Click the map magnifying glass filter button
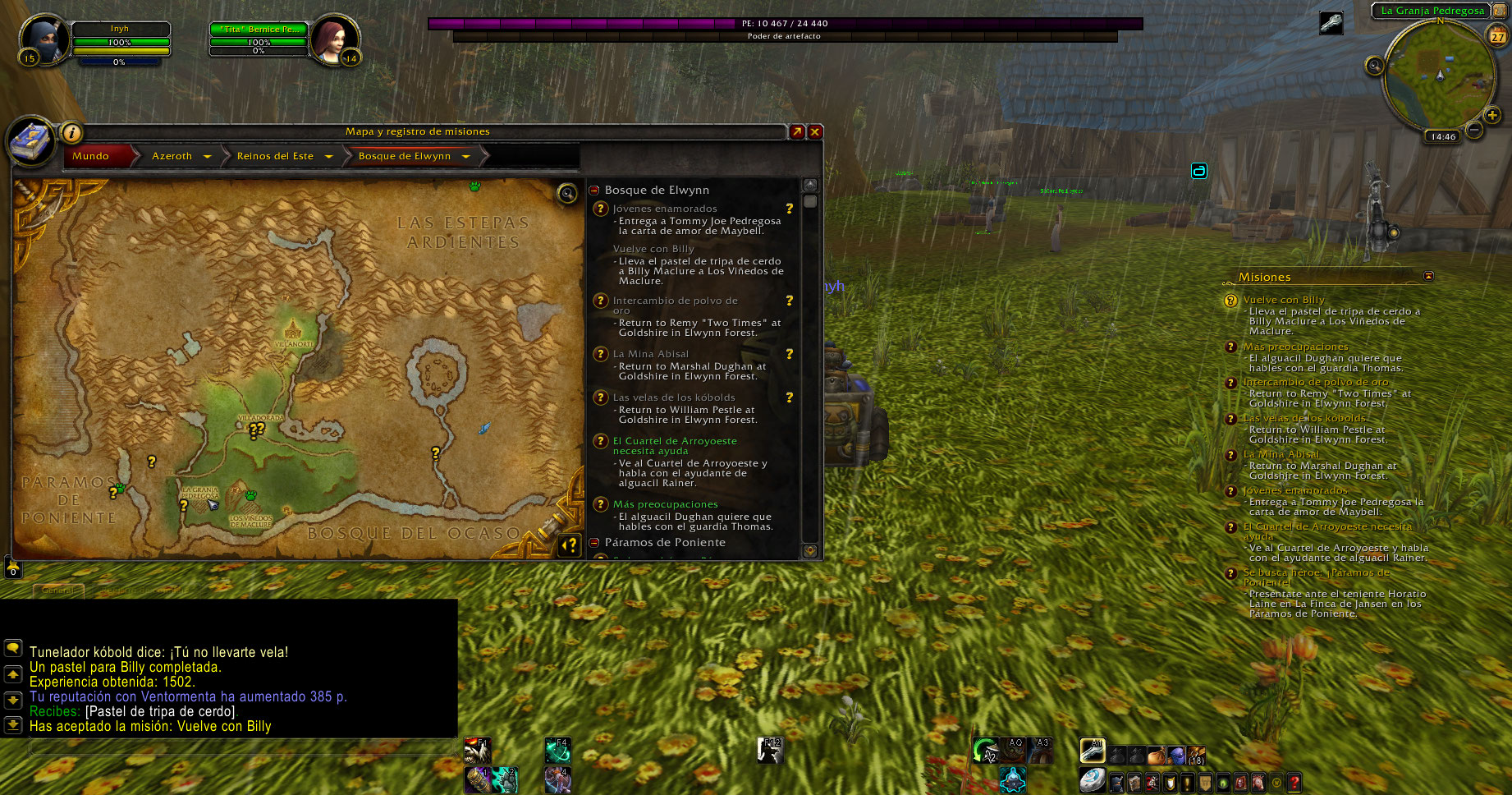 coord(567,193)
